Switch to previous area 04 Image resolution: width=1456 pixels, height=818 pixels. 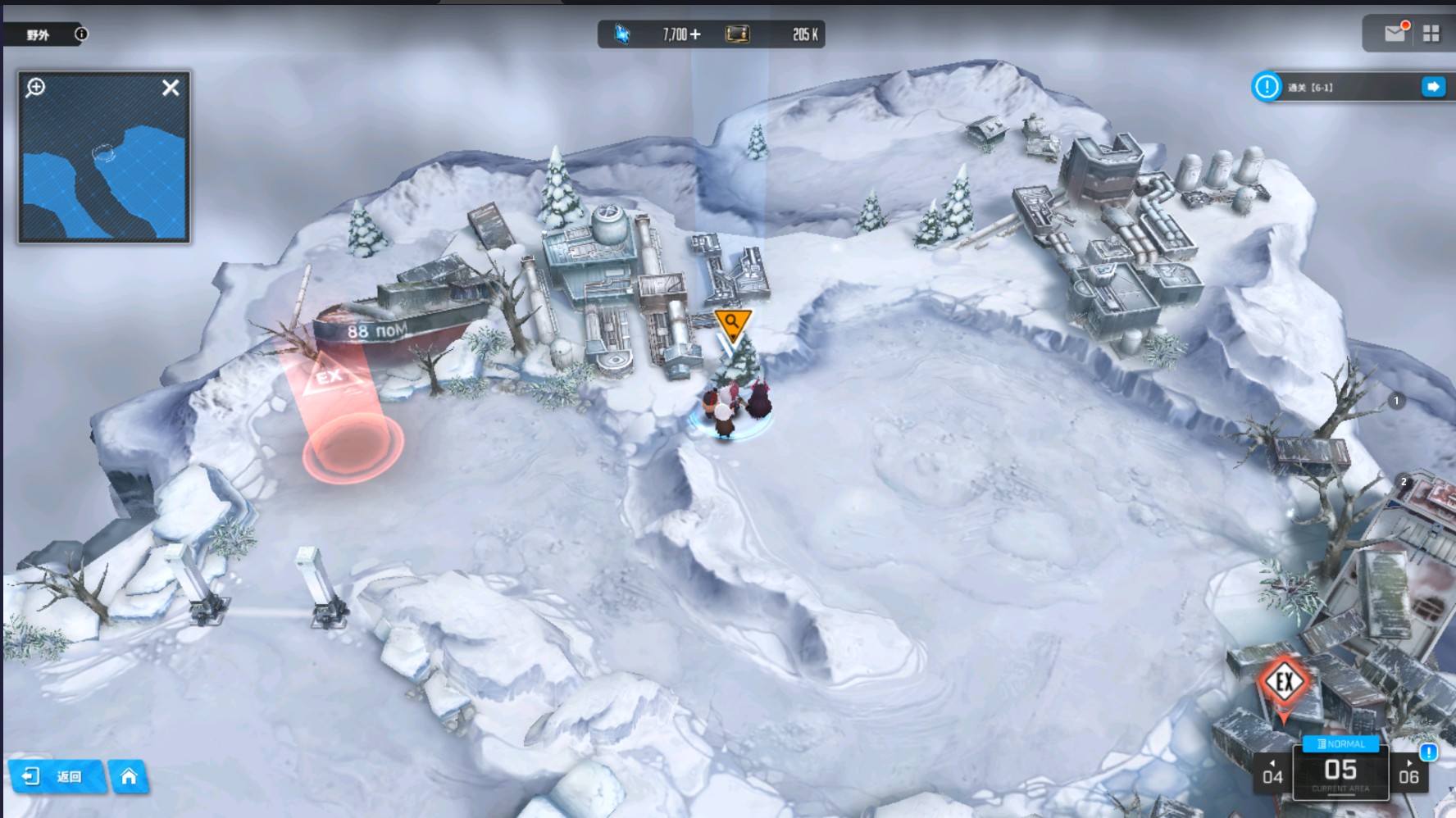click(1272, 774)
